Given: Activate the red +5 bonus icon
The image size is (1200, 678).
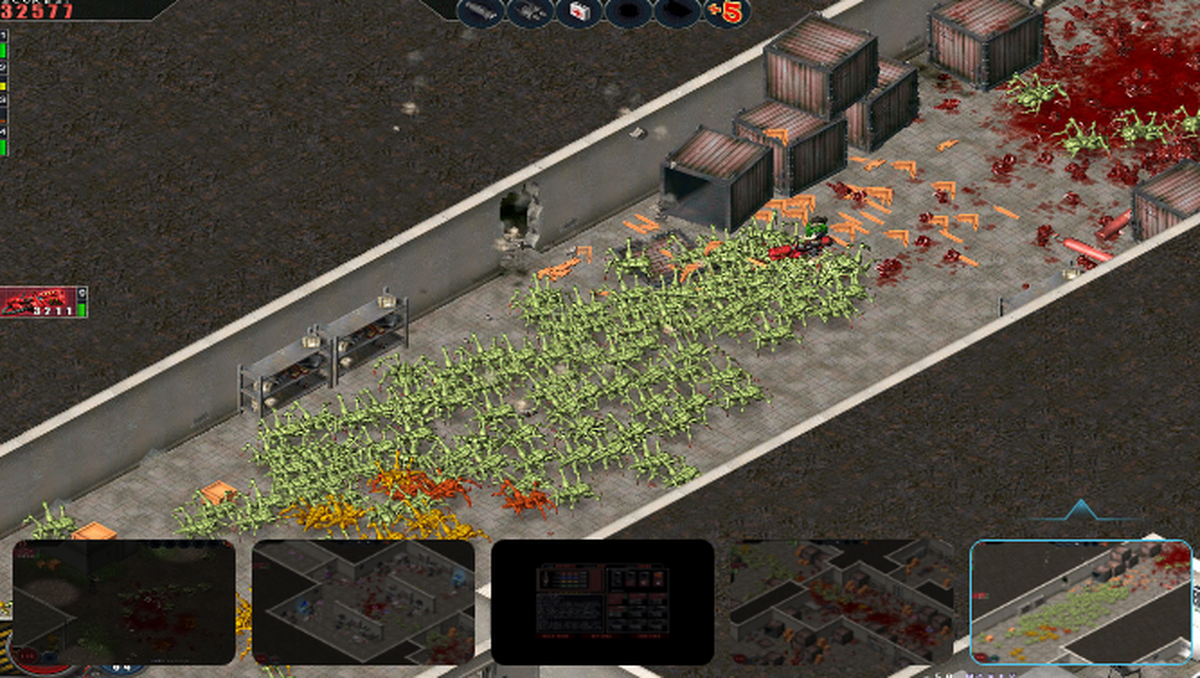Looking at the screenshot, I should click(x=727, y=12).
